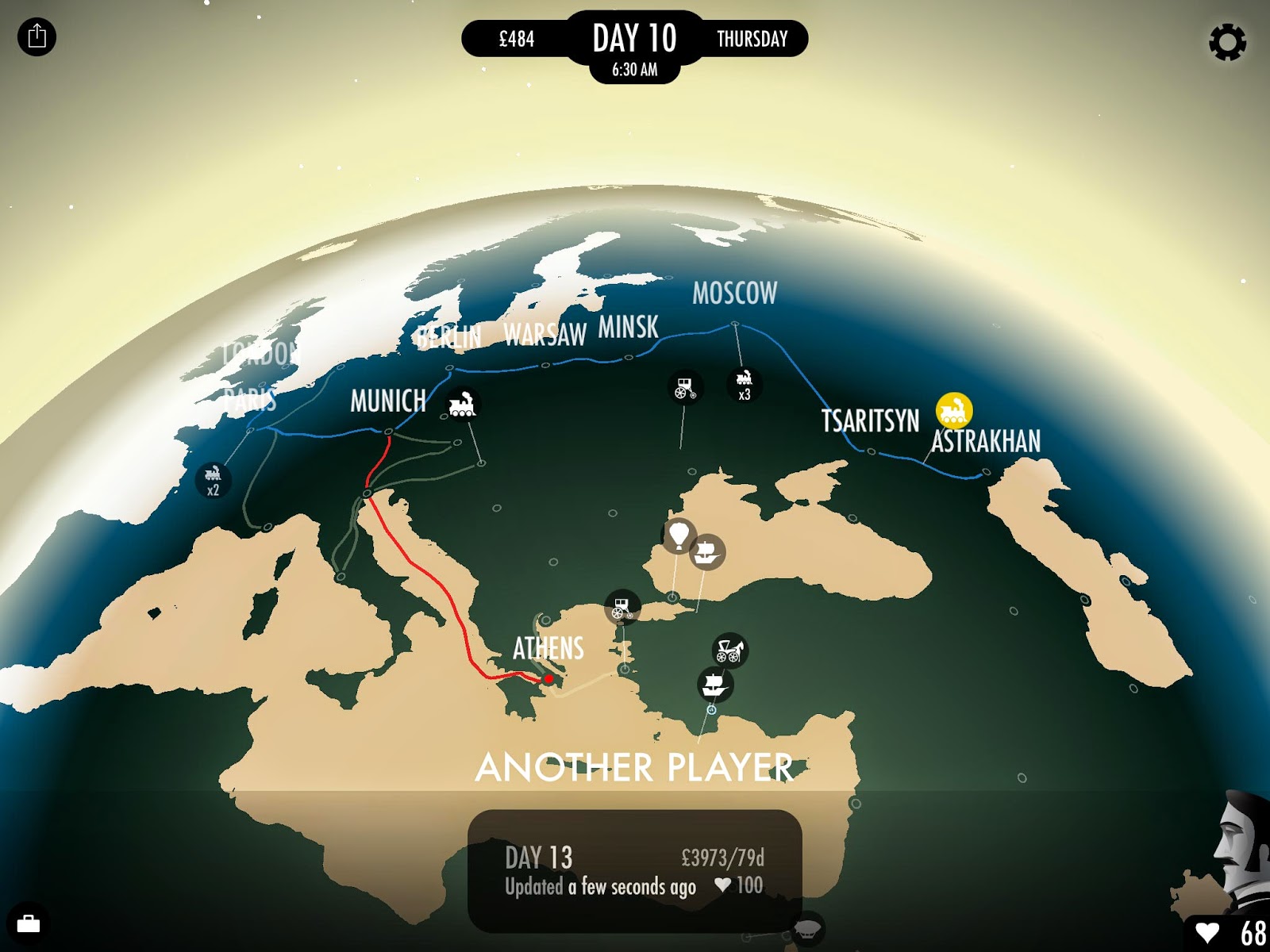Click the DAY 10 Thursday banner
1270x952 pixels.
click(635, 37)
